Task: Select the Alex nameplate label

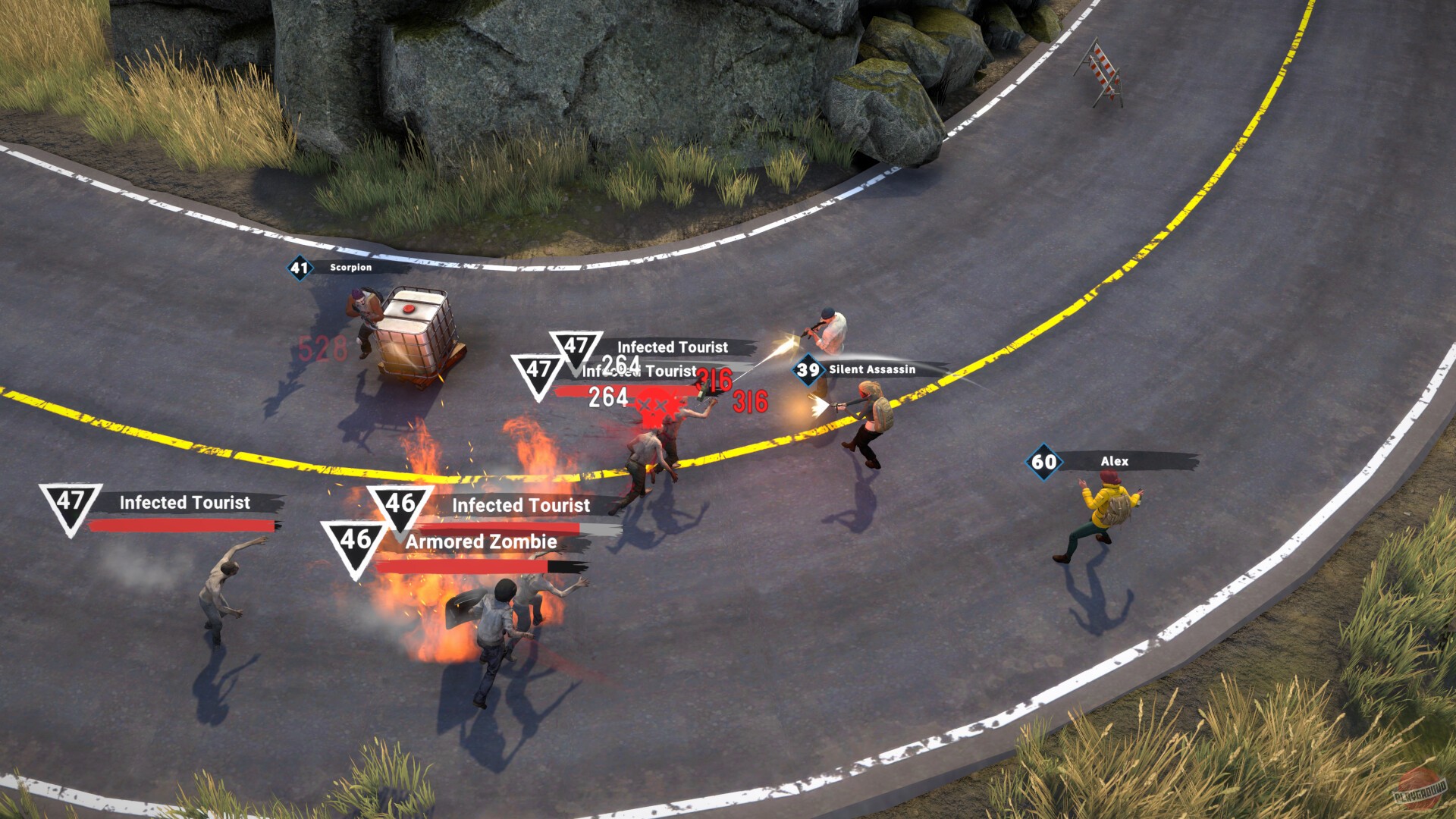Action: (1115, 461)
